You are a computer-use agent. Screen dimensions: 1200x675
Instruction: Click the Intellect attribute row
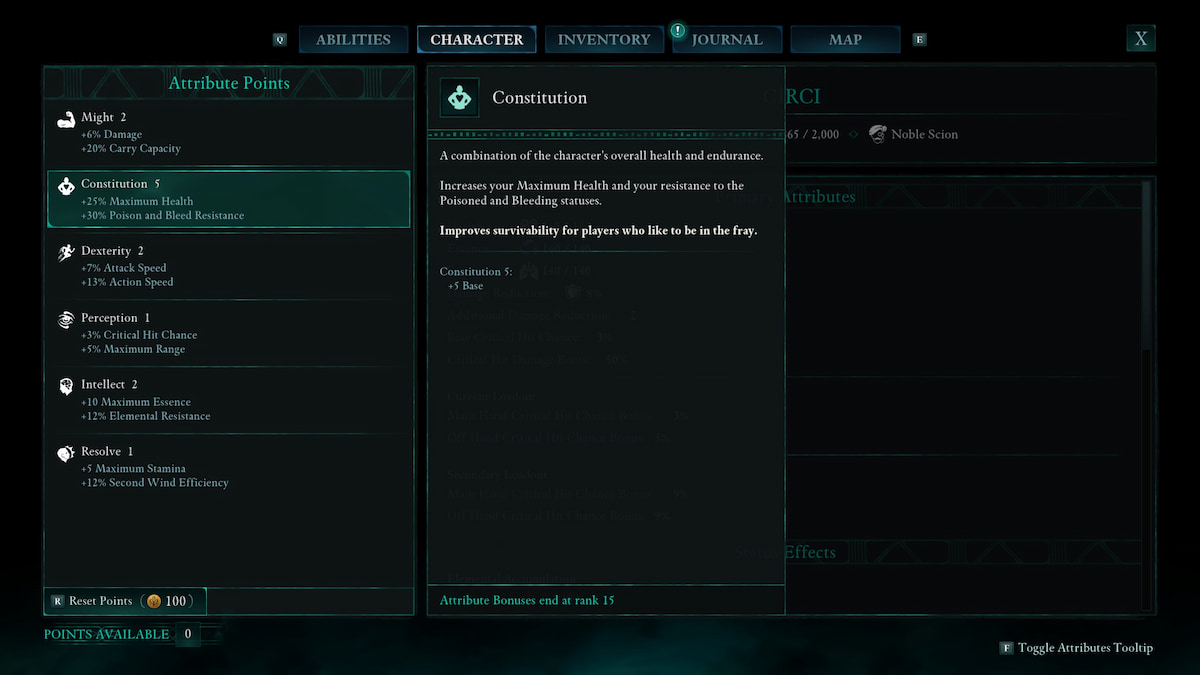click(228, 400)
